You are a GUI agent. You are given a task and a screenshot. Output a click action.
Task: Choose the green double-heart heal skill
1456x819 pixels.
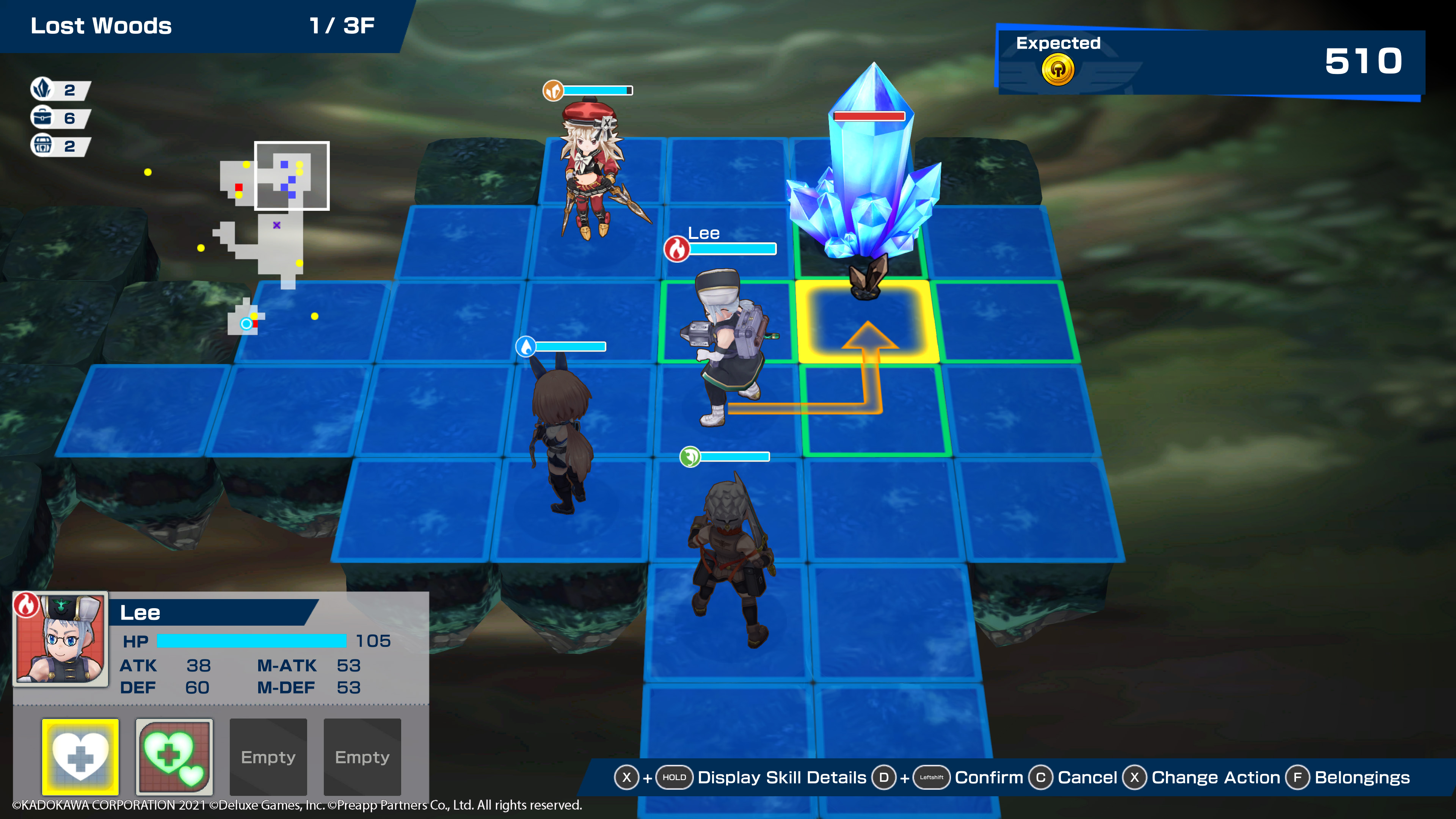(174, 756)
